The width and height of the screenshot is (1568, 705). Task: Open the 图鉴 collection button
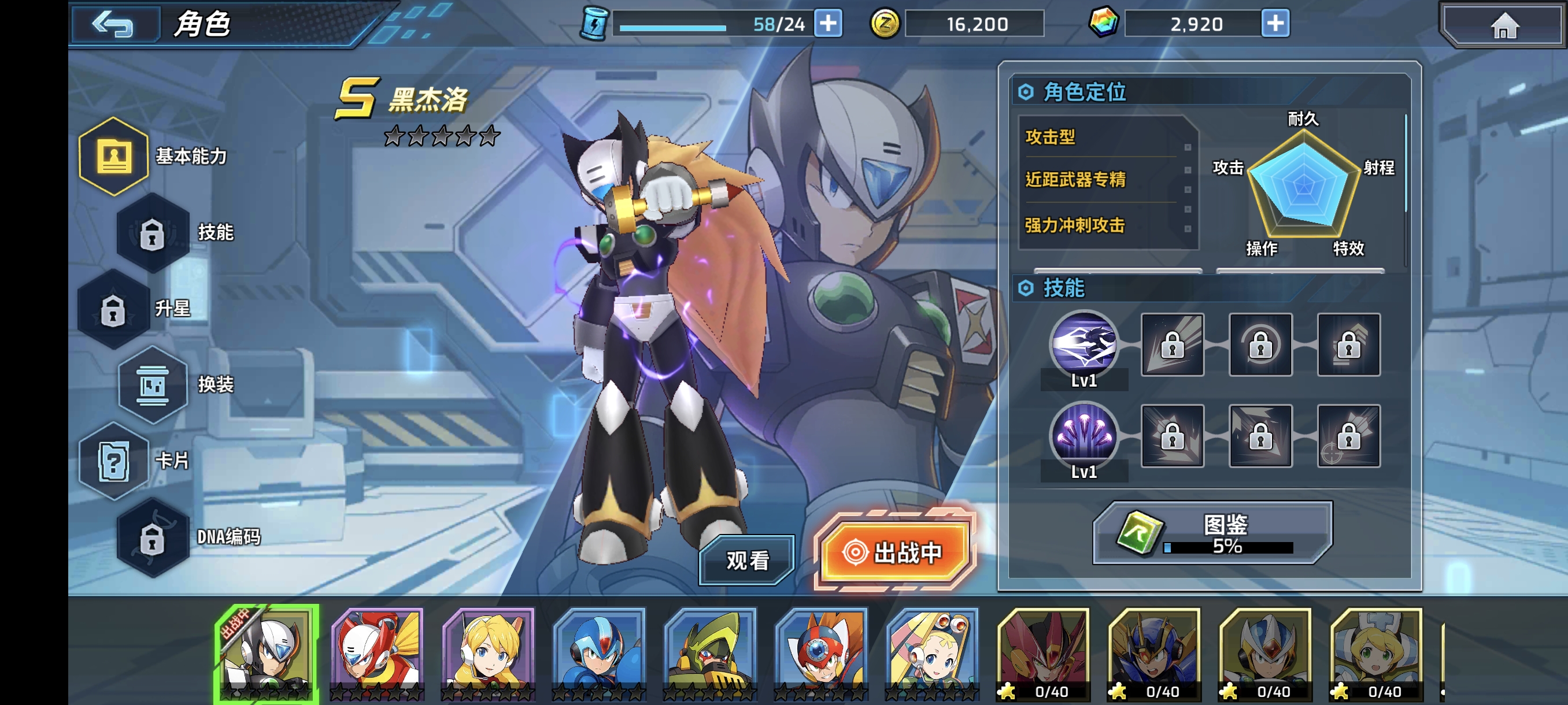pos(1212,533)
